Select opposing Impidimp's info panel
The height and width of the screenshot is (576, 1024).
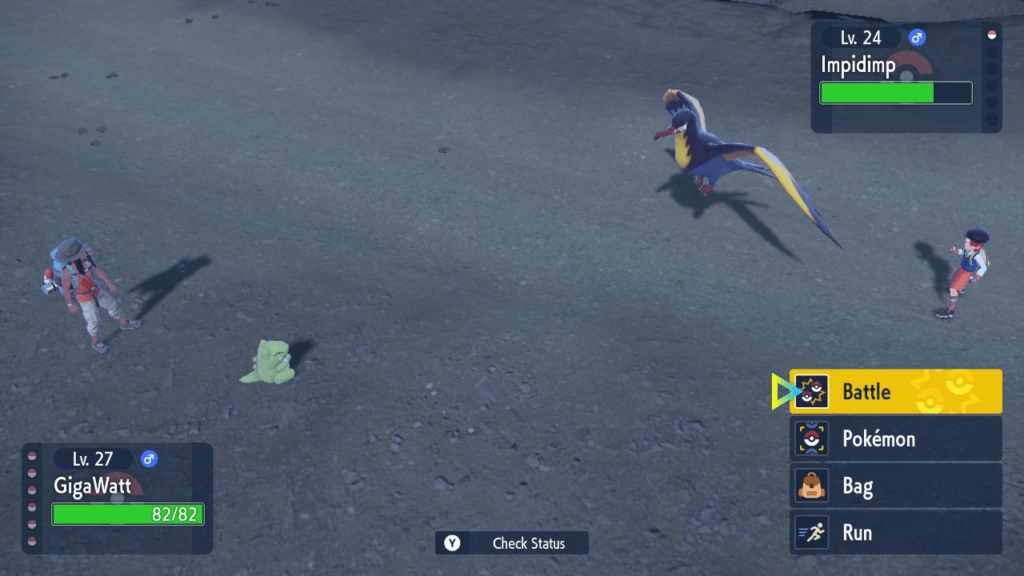point(895,78)
